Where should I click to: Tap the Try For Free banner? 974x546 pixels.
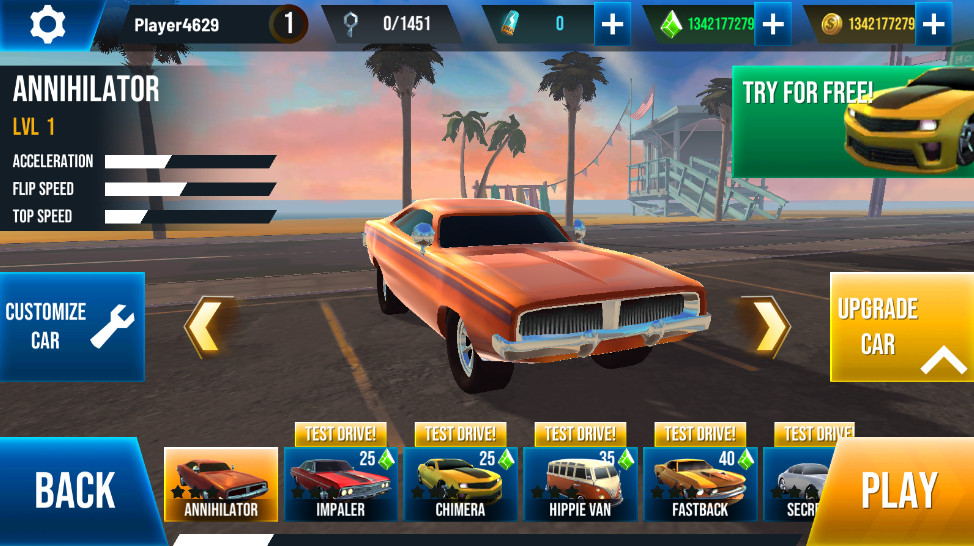tap(853, 121)
